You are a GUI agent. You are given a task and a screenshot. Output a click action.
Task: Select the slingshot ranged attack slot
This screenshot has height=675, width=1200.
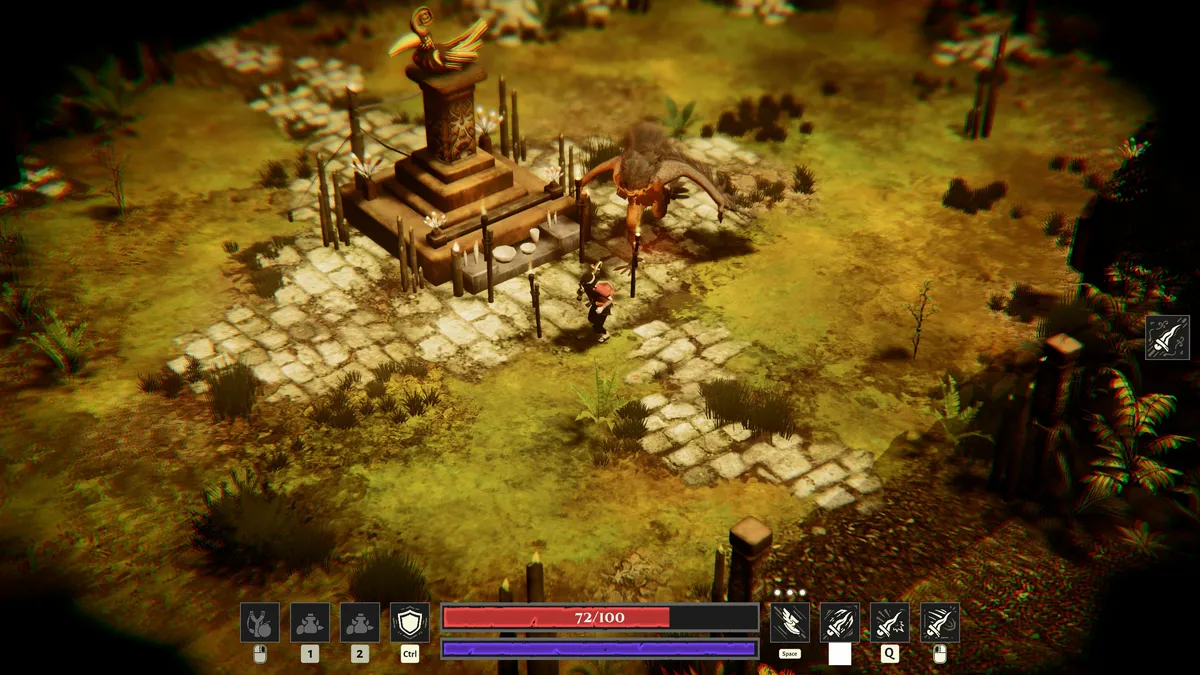pos(260,622)
